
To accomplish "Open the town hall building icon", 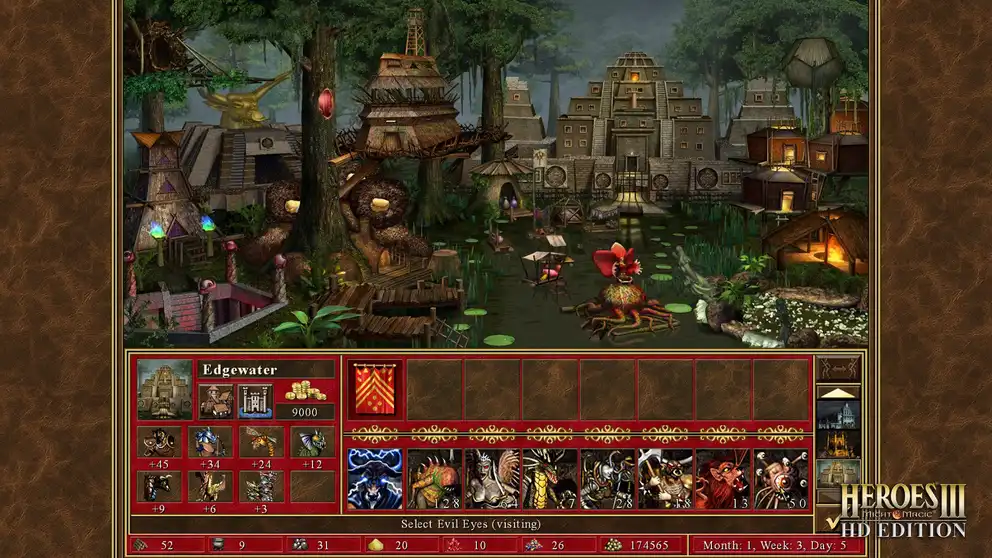I will click(215, 400).
